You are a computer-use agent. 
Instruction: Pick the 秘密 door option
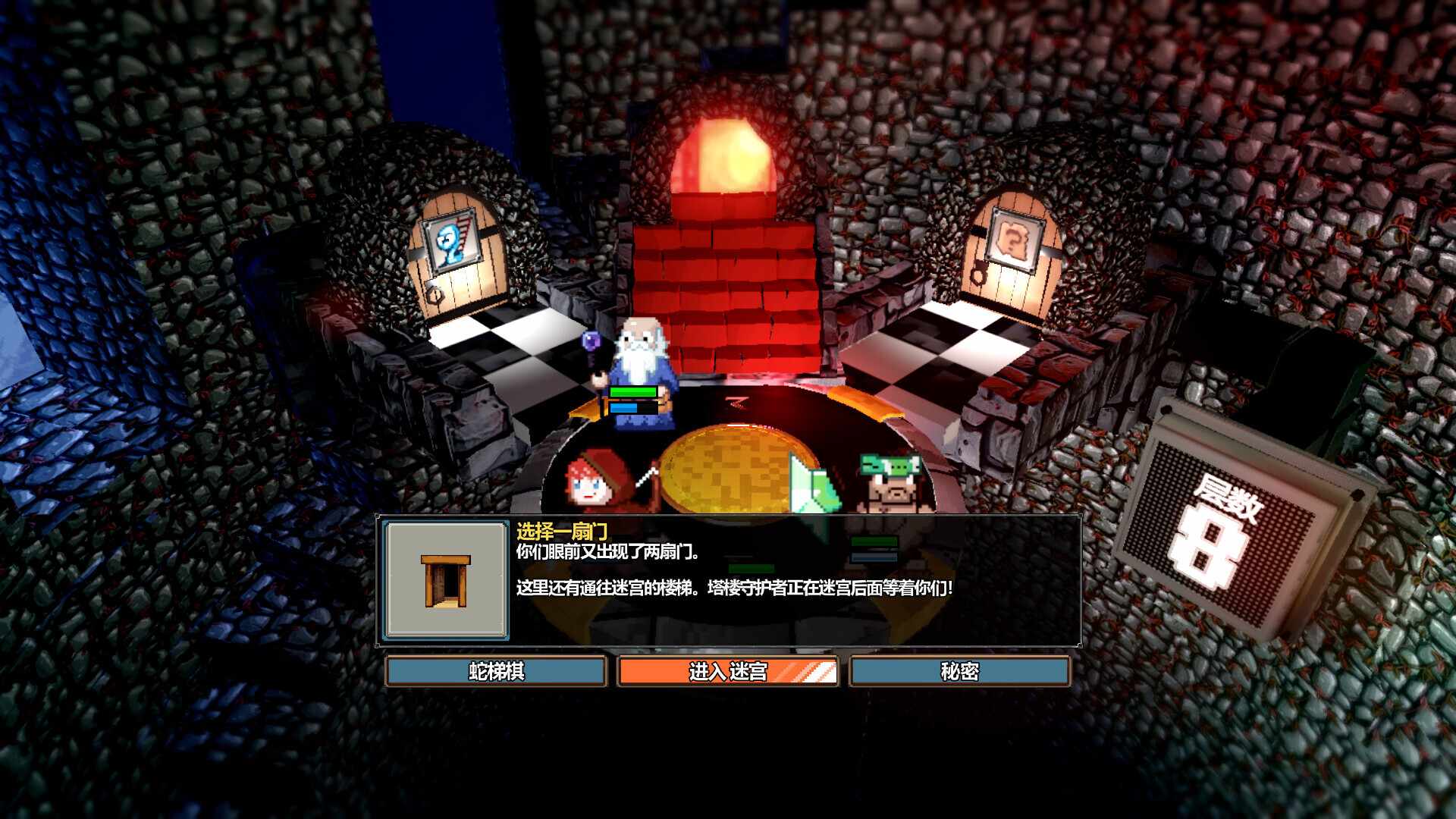tap(959, 671)
